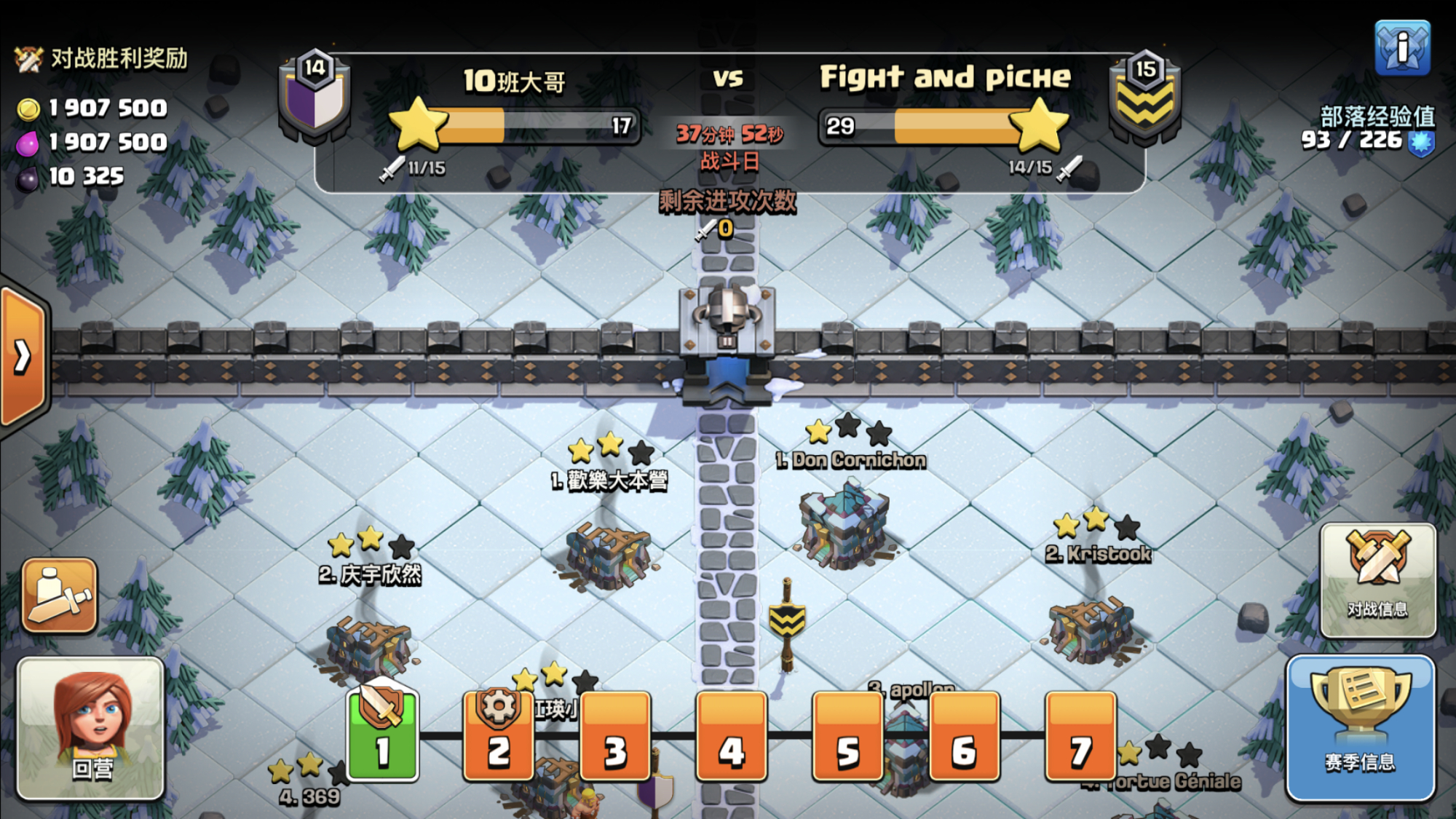The image size is (1456, 819).
Task: Jump to war day 7
Action: click(1080, 735)
